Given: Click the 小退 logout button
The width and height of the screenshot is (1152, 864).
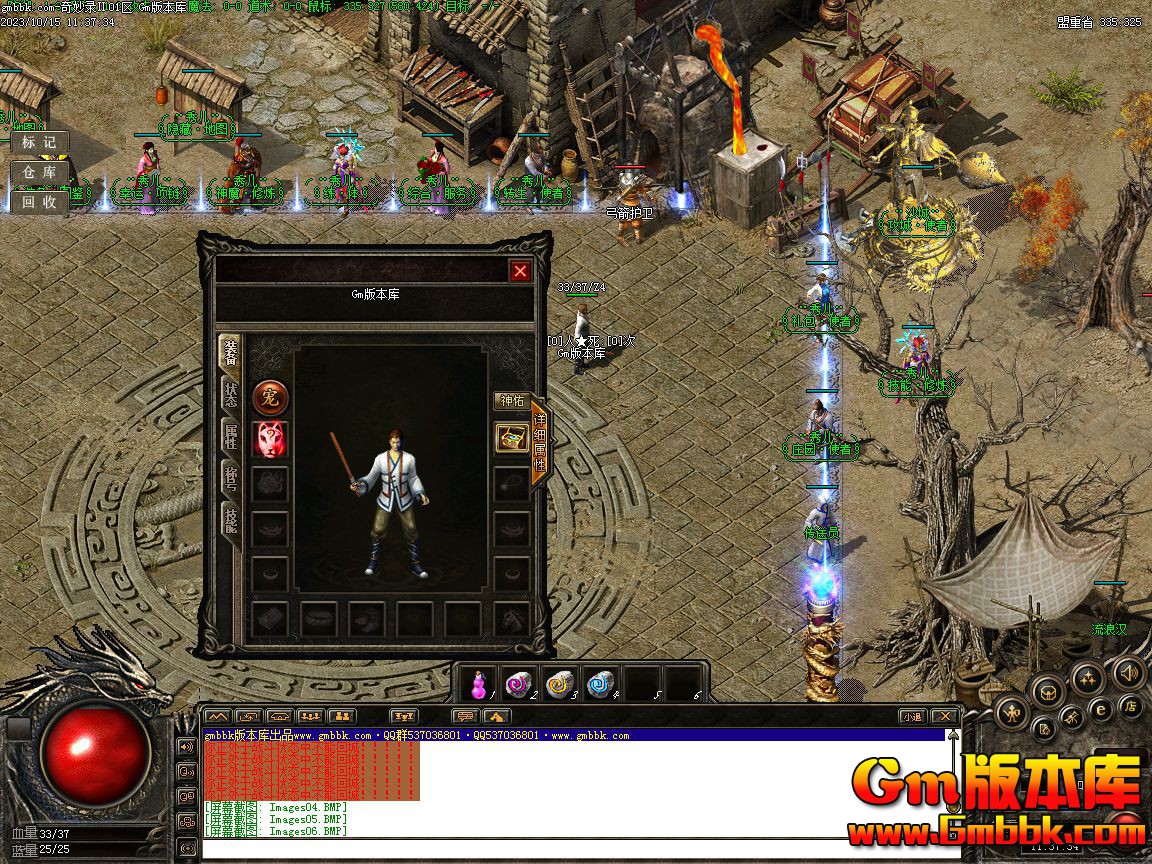Looking at the screenshot, I should pyautogui.click(x=912, y=716).
